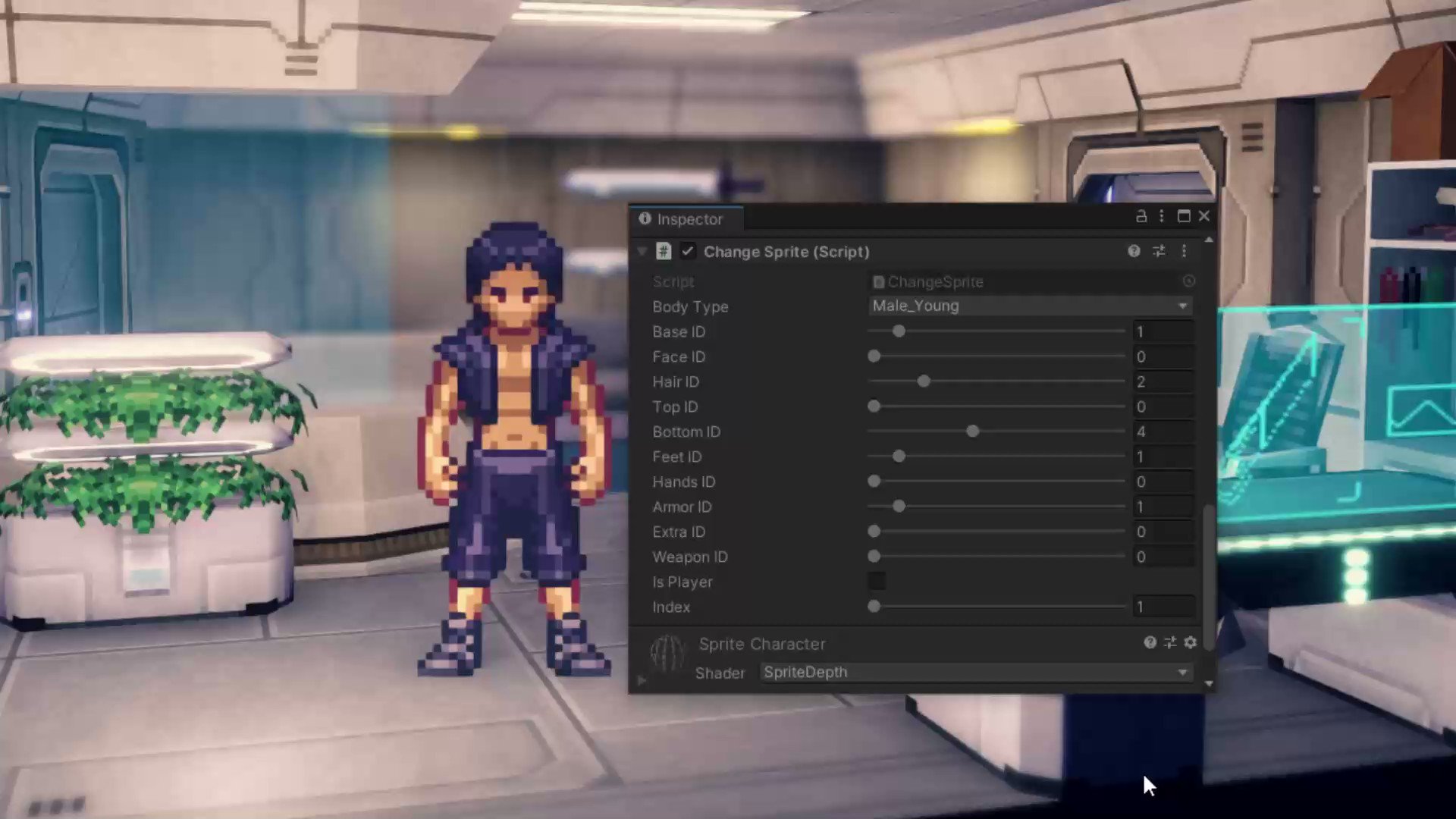Open the Inspector window's three-dot menu
This screenshot has height=819, width=1456.
[x=1161, y=216]
